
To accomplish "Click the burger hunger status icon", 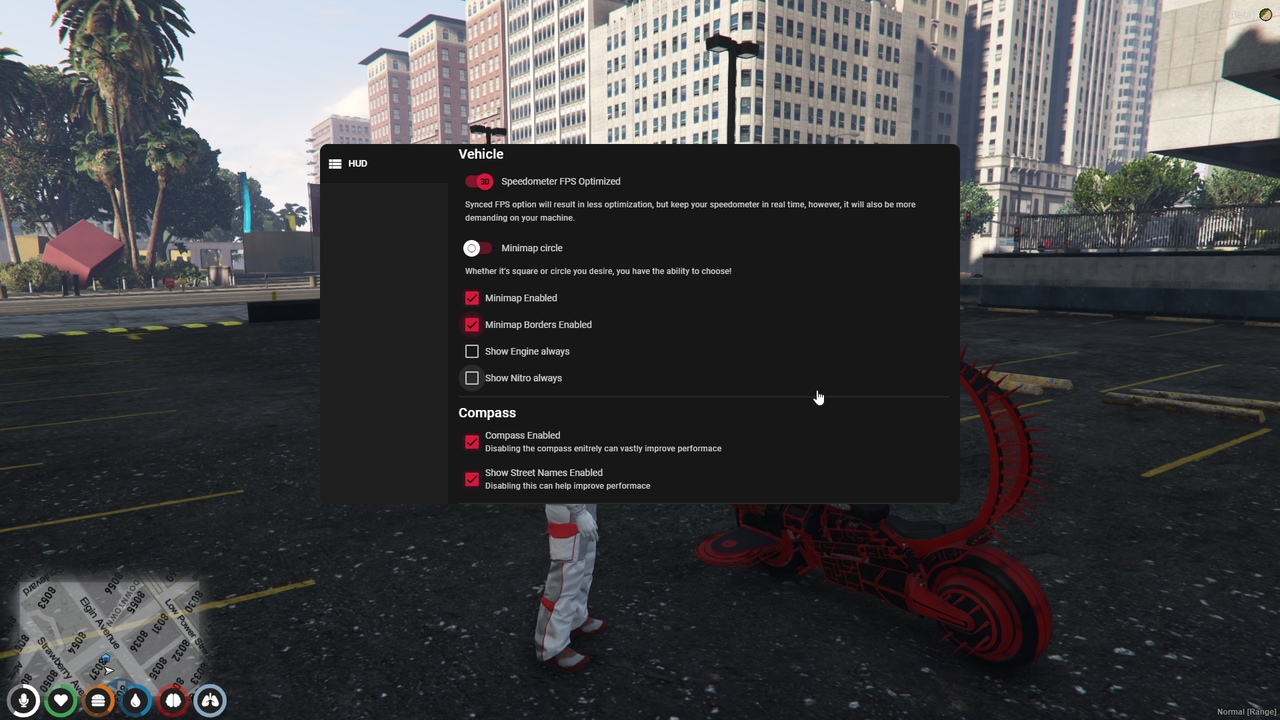I will click(x=98, y=700).
